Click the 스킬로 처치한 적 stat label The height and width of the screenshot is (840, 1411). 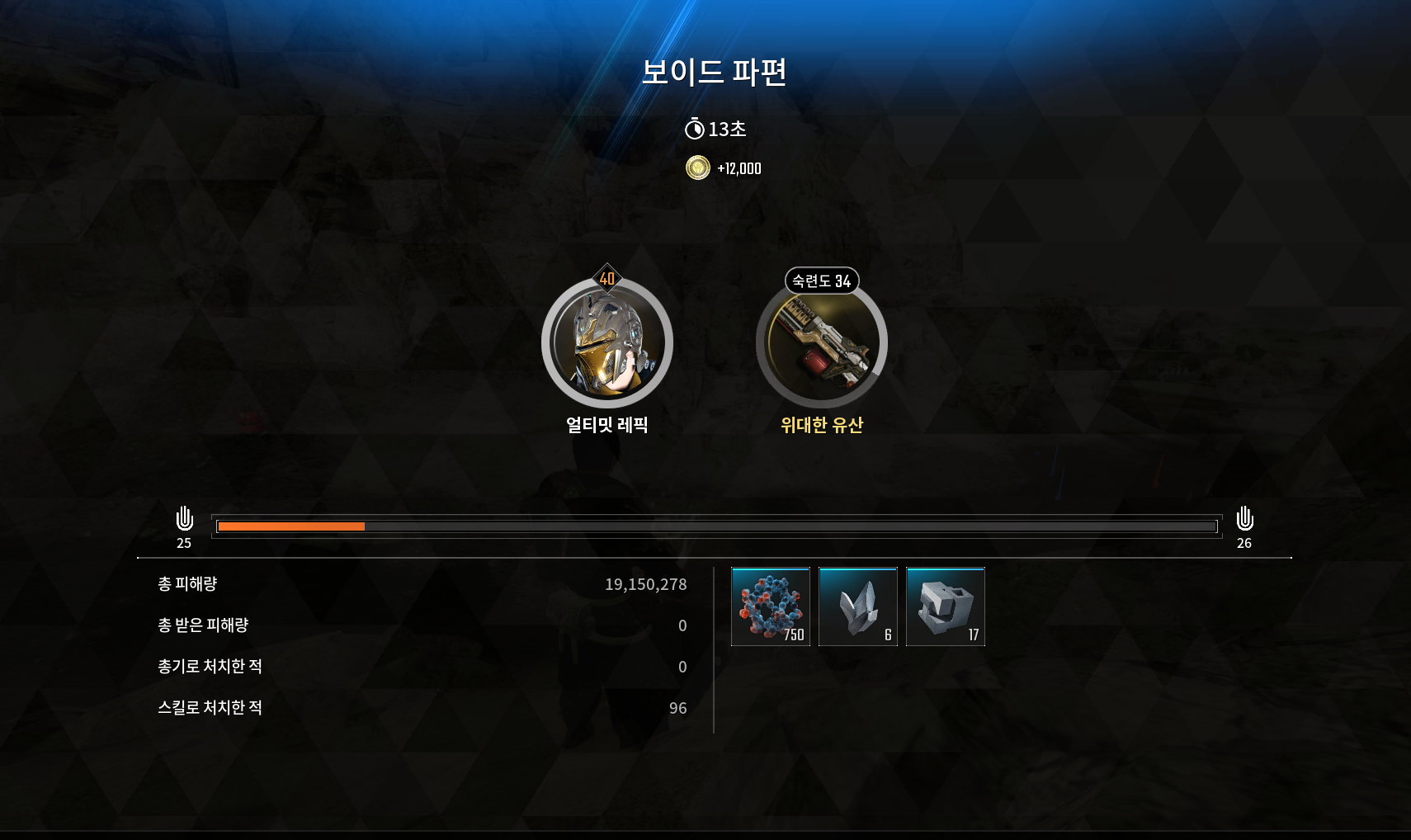210,707
